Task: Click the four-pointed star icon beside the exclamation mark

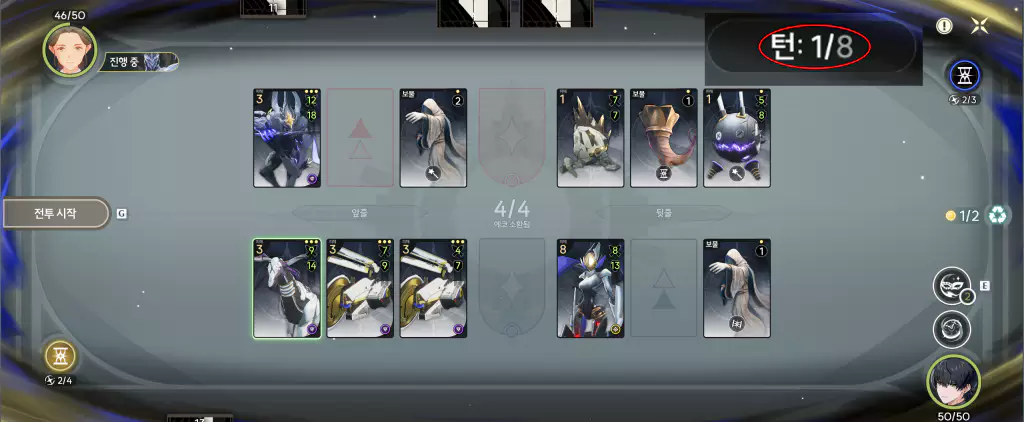Action: click(979, 27)
